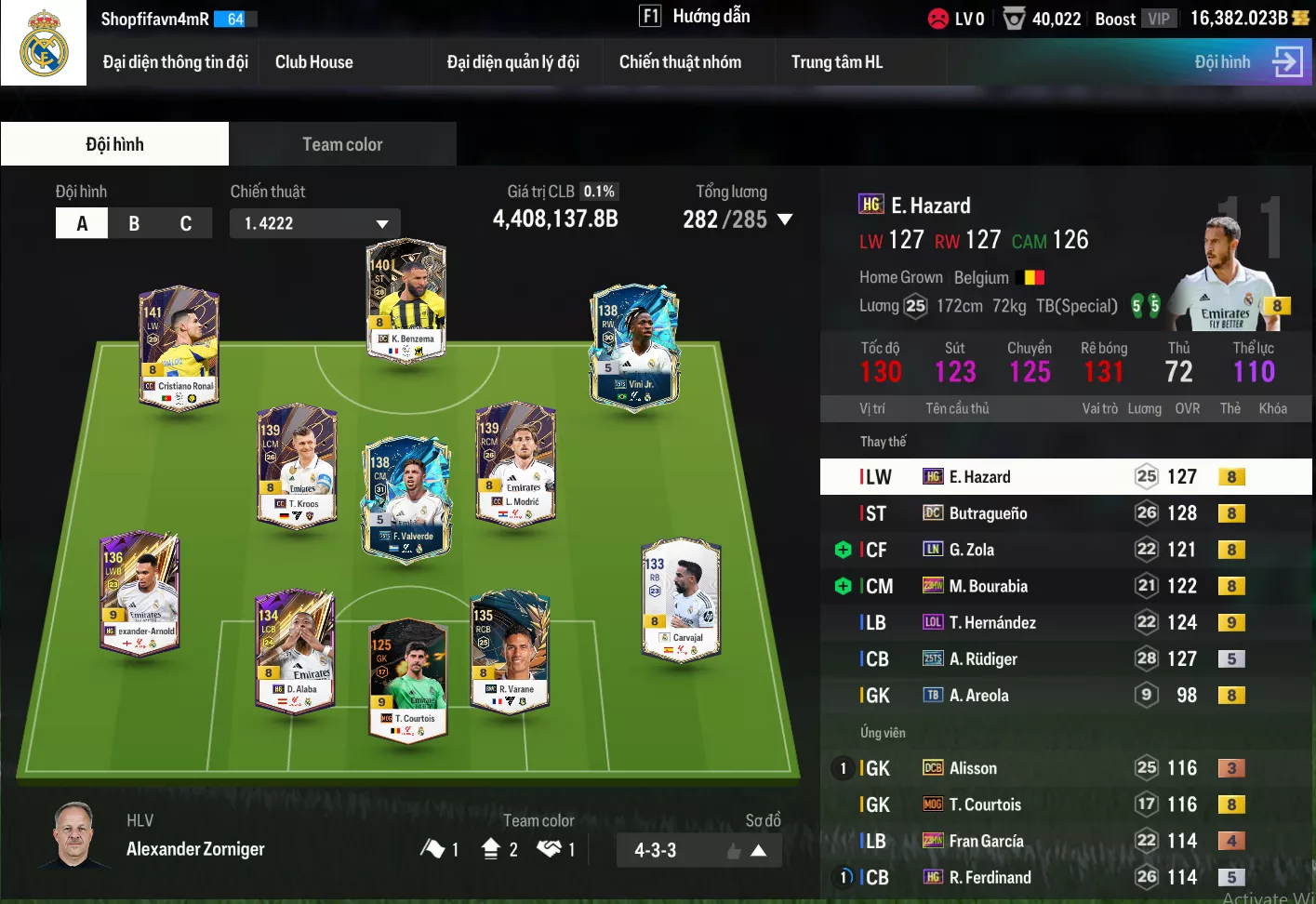This screenshot has width=1316, height=904.
Task: Select squad preset C
Action: [186, 223]
